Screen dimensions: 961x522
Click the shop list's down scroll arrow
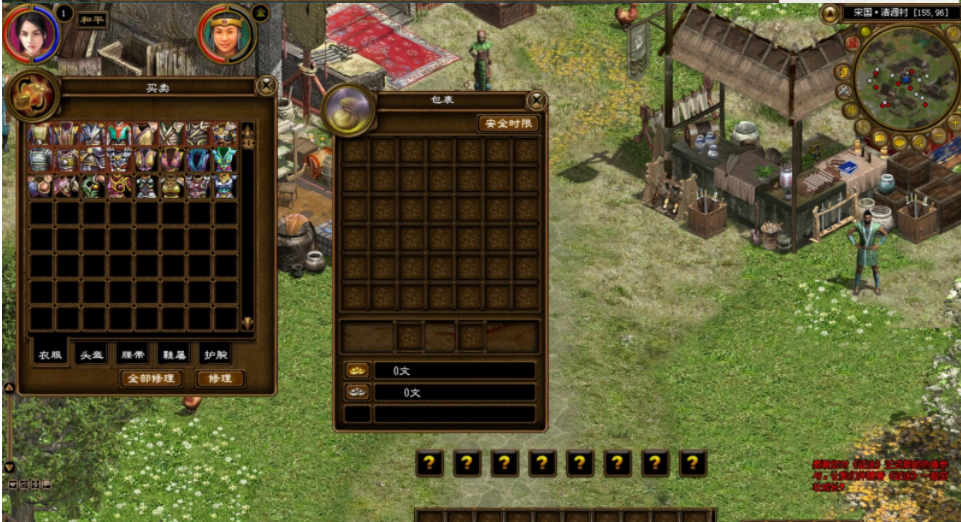(x=247, y=322)
